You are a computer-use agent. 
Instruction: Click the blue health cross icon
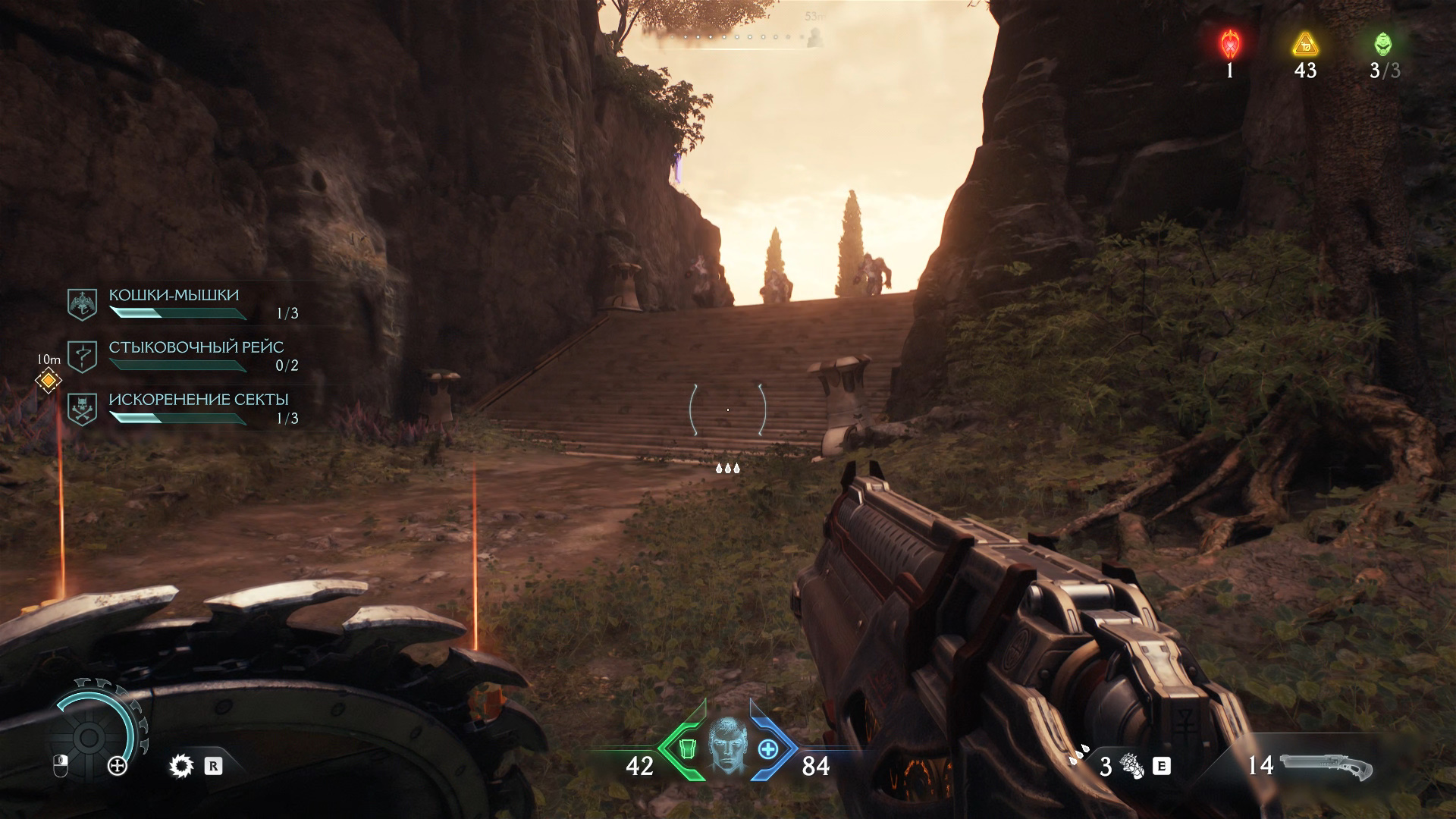coord(768,749)
